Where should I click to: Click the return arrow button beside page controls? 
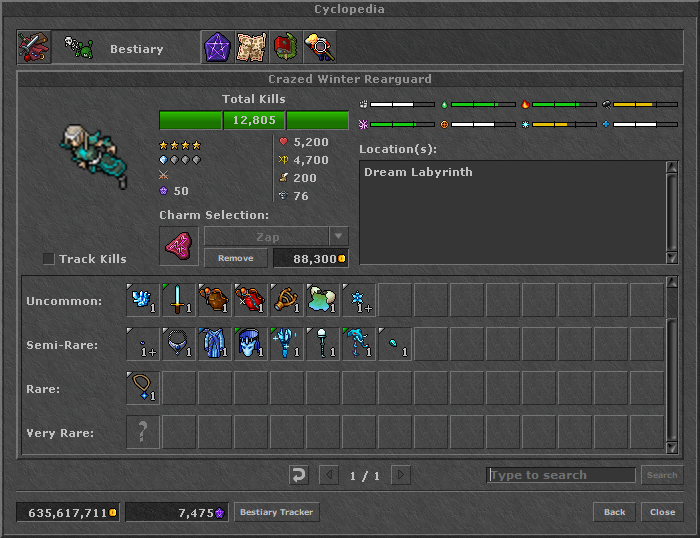[297, 475]
